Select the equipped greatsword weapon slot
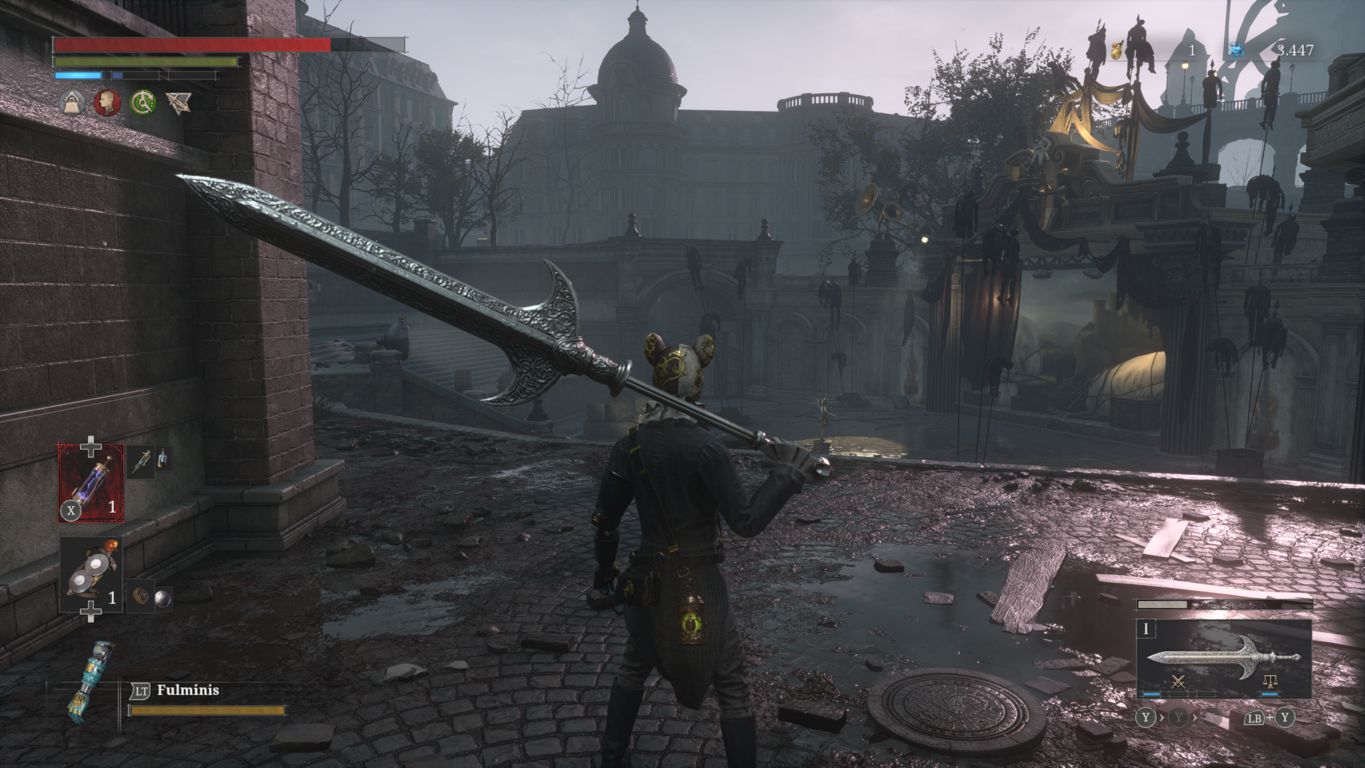The width and height of the screenshot is (1365, 768). point(1223,657)
